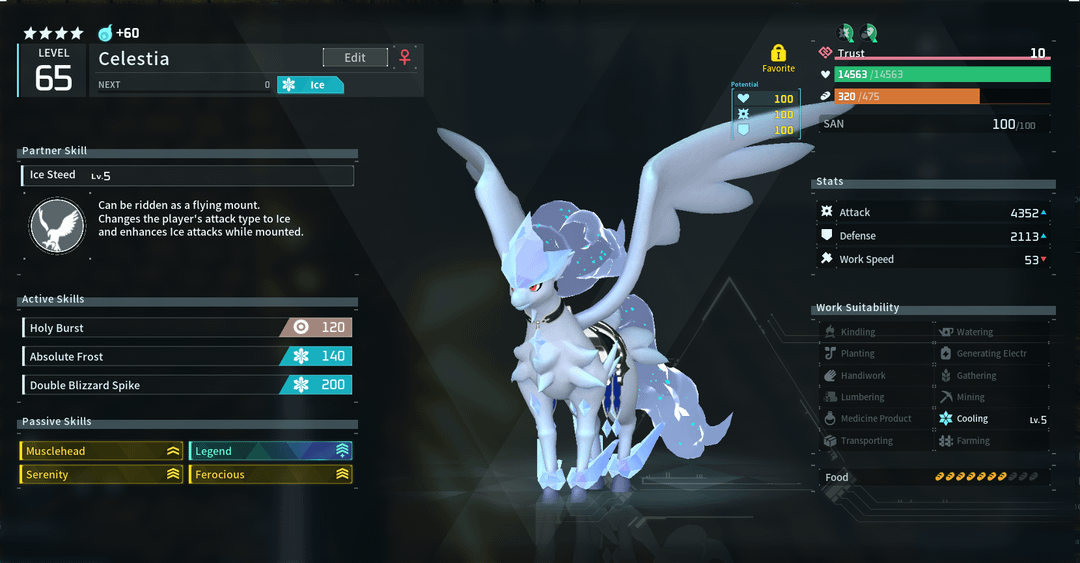Click the female gender symbol icon
Image resolution: width=1080 pixels, height=563 pixels.
pyautogui.click(x=405, y=58)
